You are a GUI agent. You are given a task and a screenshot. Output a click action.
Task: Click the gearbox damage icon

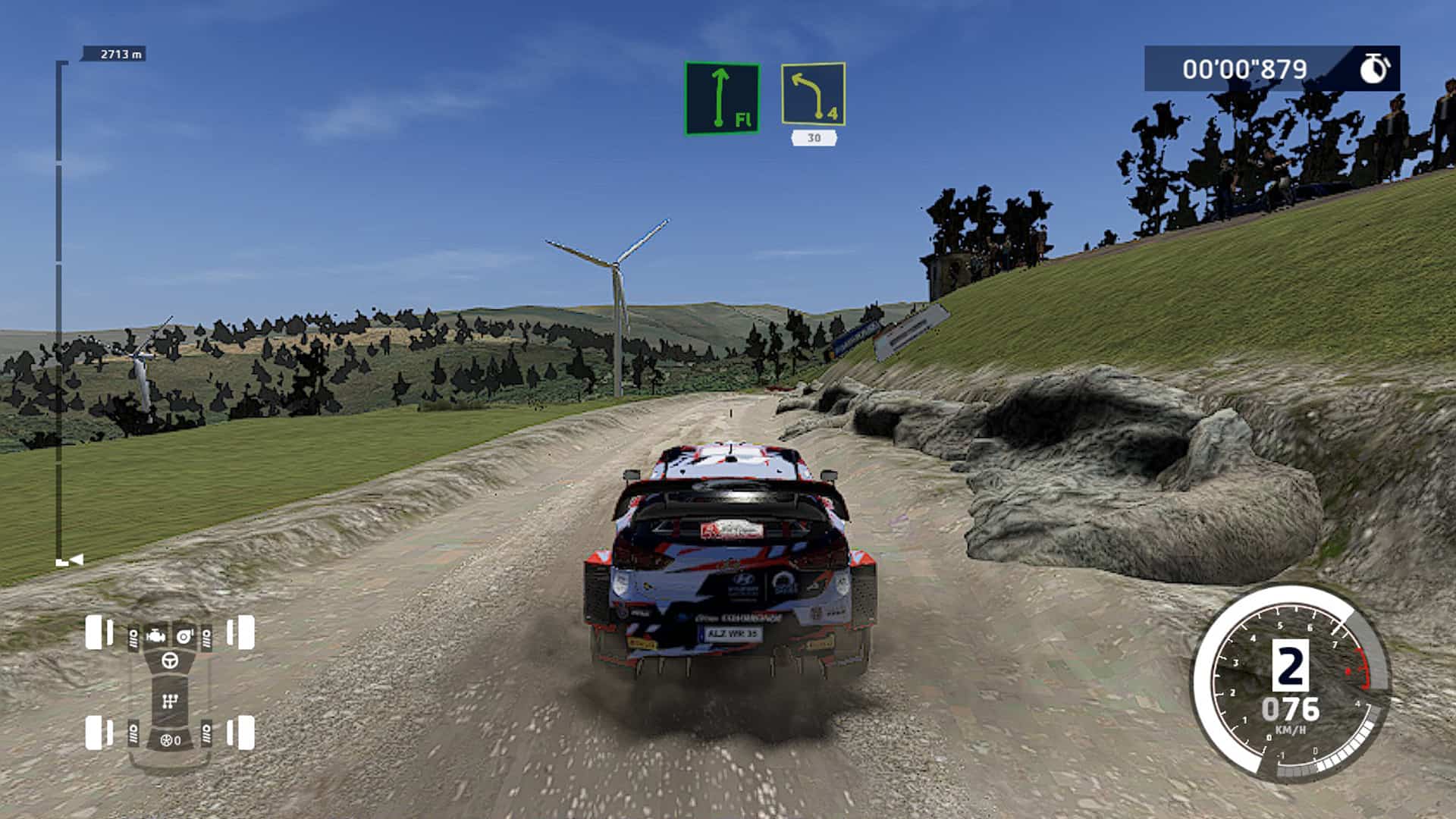[171, 699]
